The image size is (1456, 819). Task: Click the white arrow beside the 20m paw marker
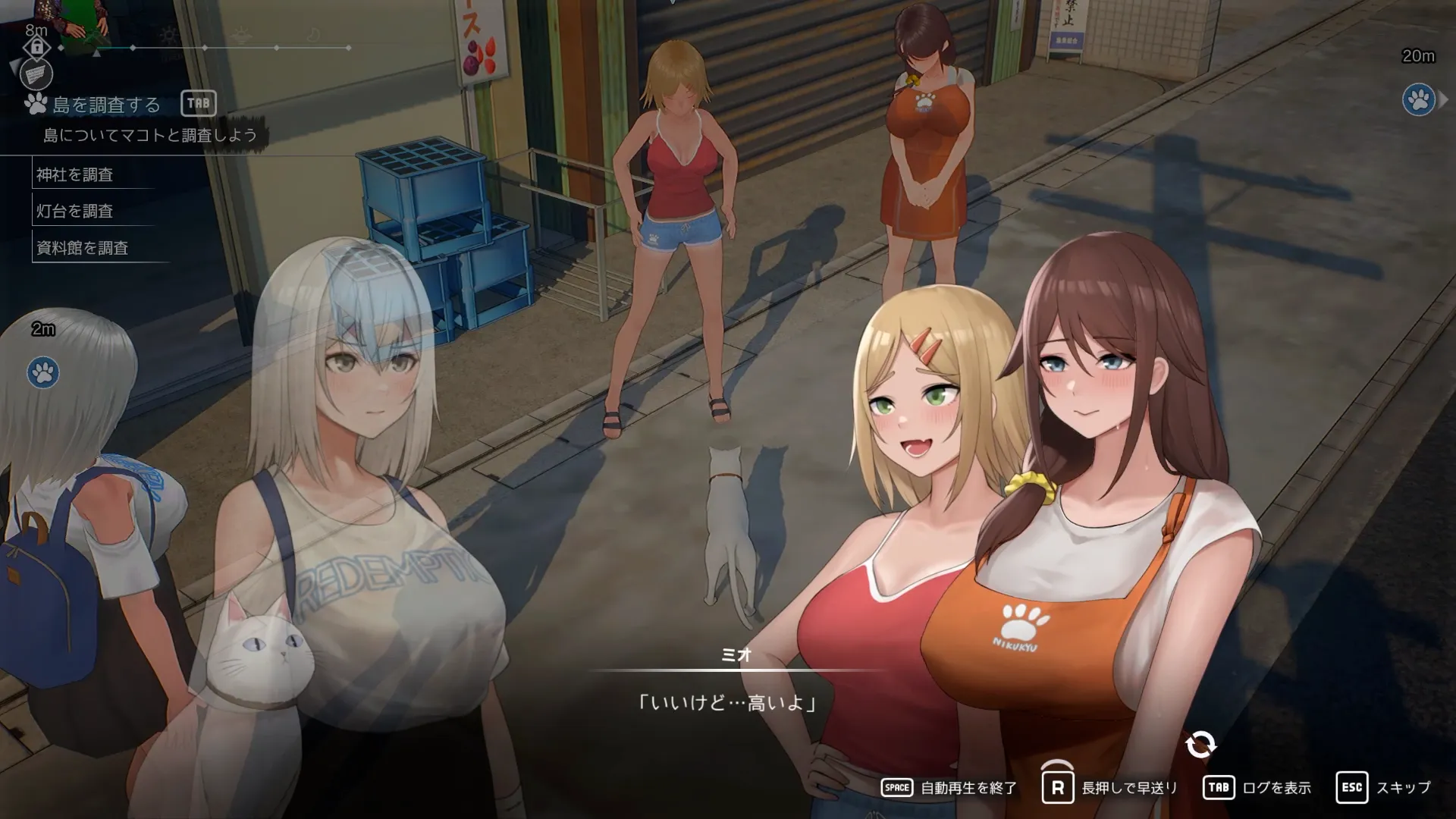point(1444,99)
